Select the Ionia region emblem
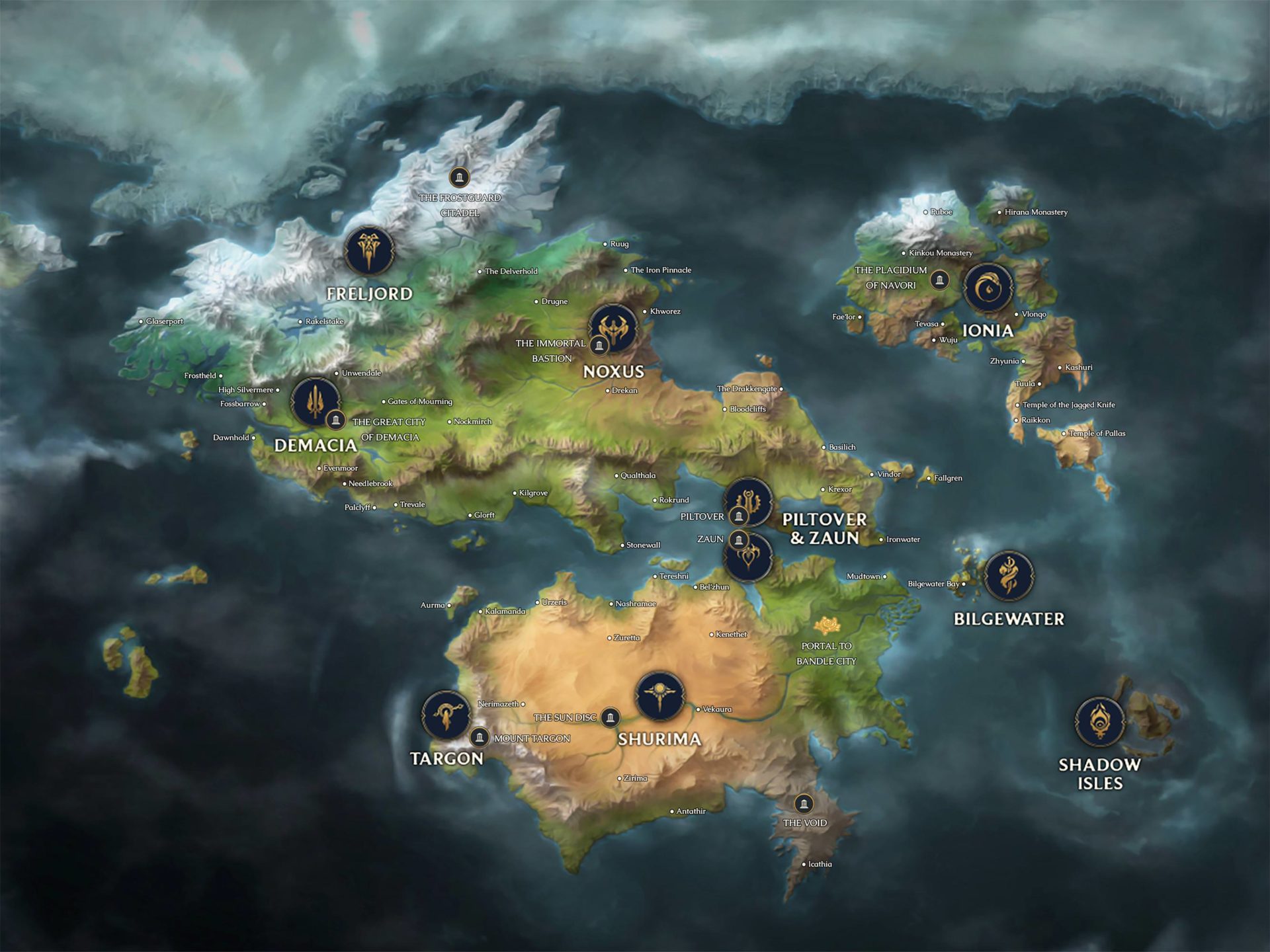The width and height of the screenshot is (1270, 952). click(988, 288)
